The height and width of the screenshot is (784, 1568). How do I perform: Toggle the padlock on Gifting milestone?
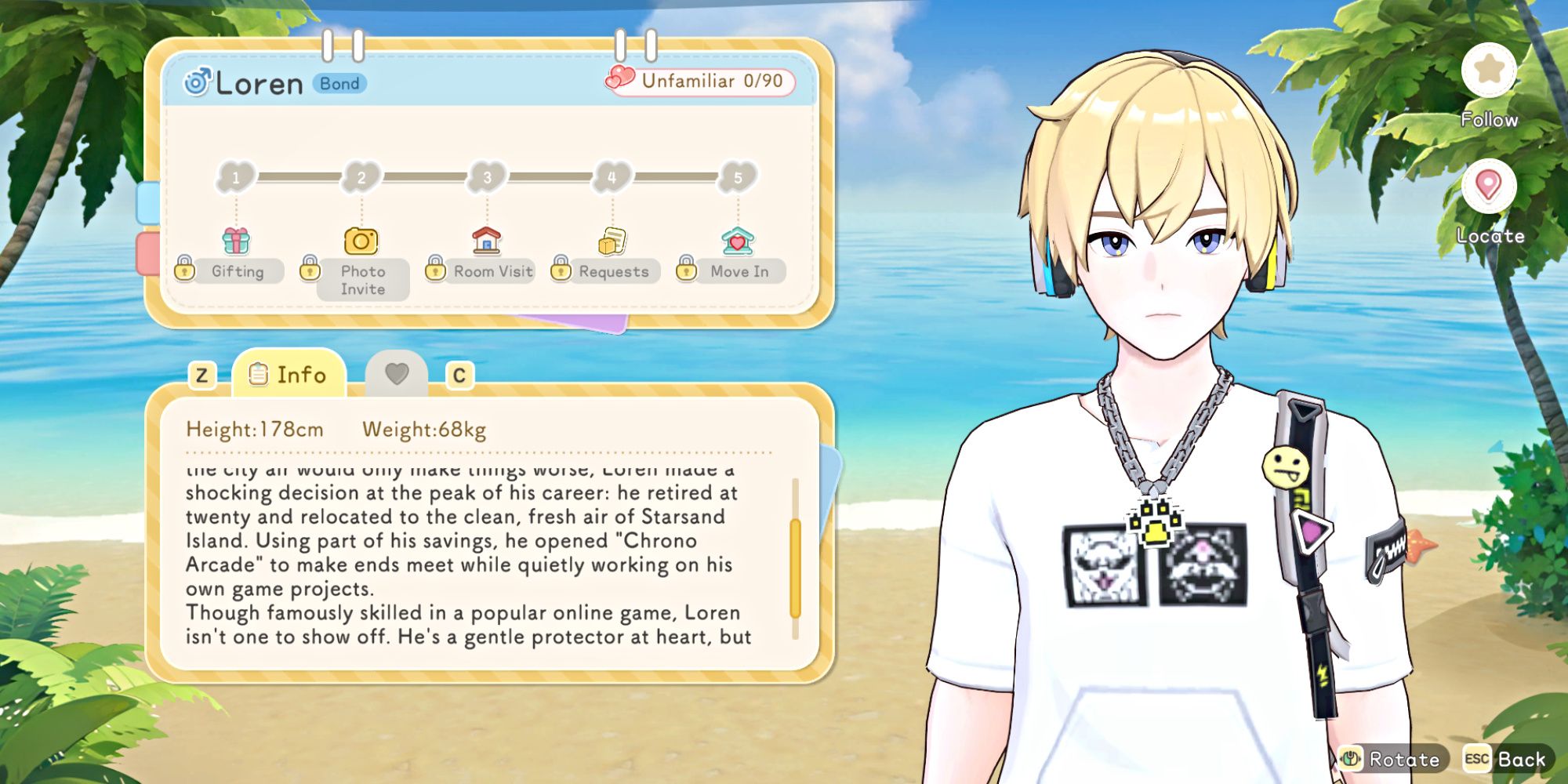pyautogui.click(x=186, y=270)
